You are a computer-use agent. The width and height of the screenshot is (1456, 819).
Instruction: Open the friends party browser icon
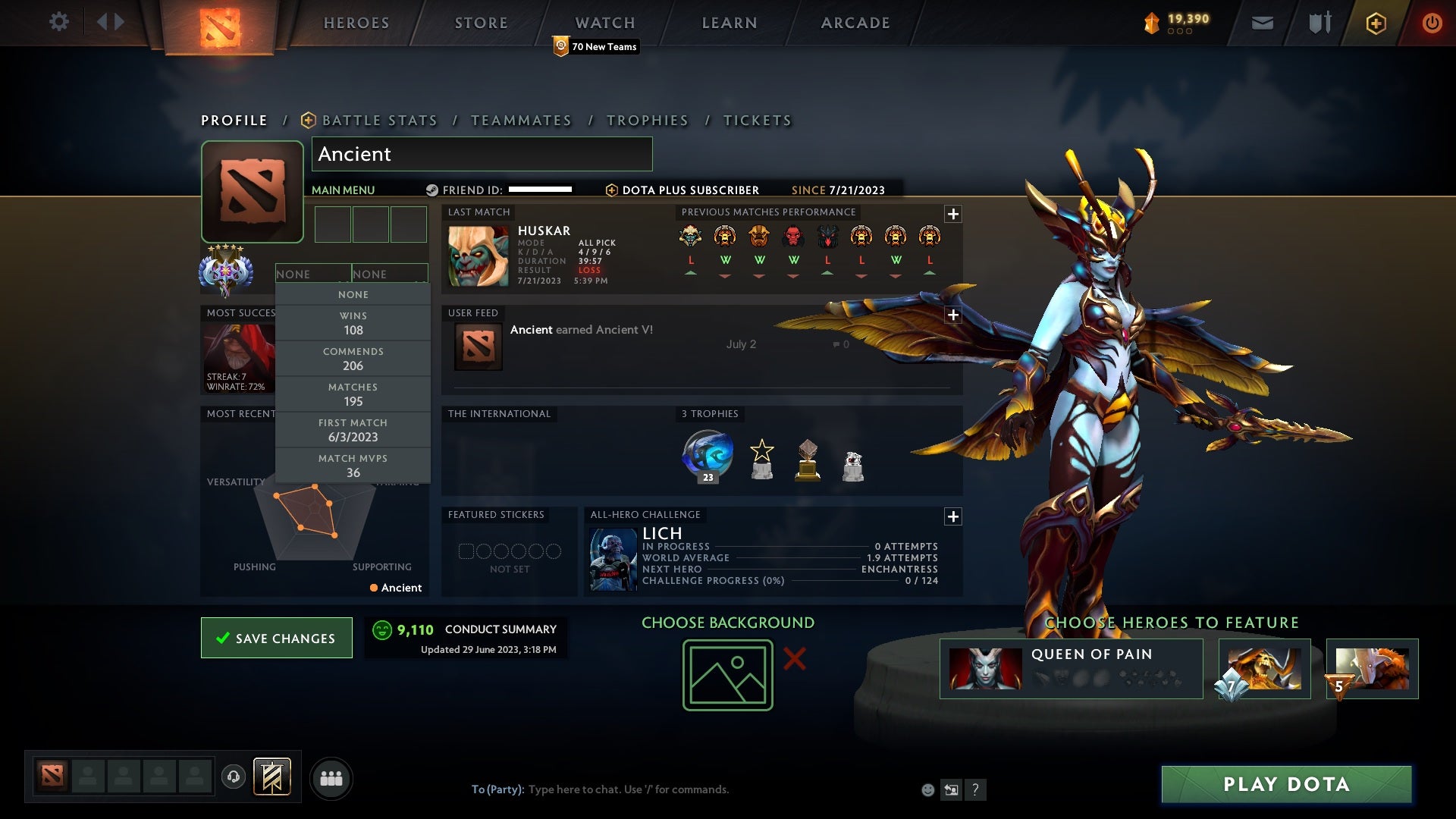click(x=331, y=778)
